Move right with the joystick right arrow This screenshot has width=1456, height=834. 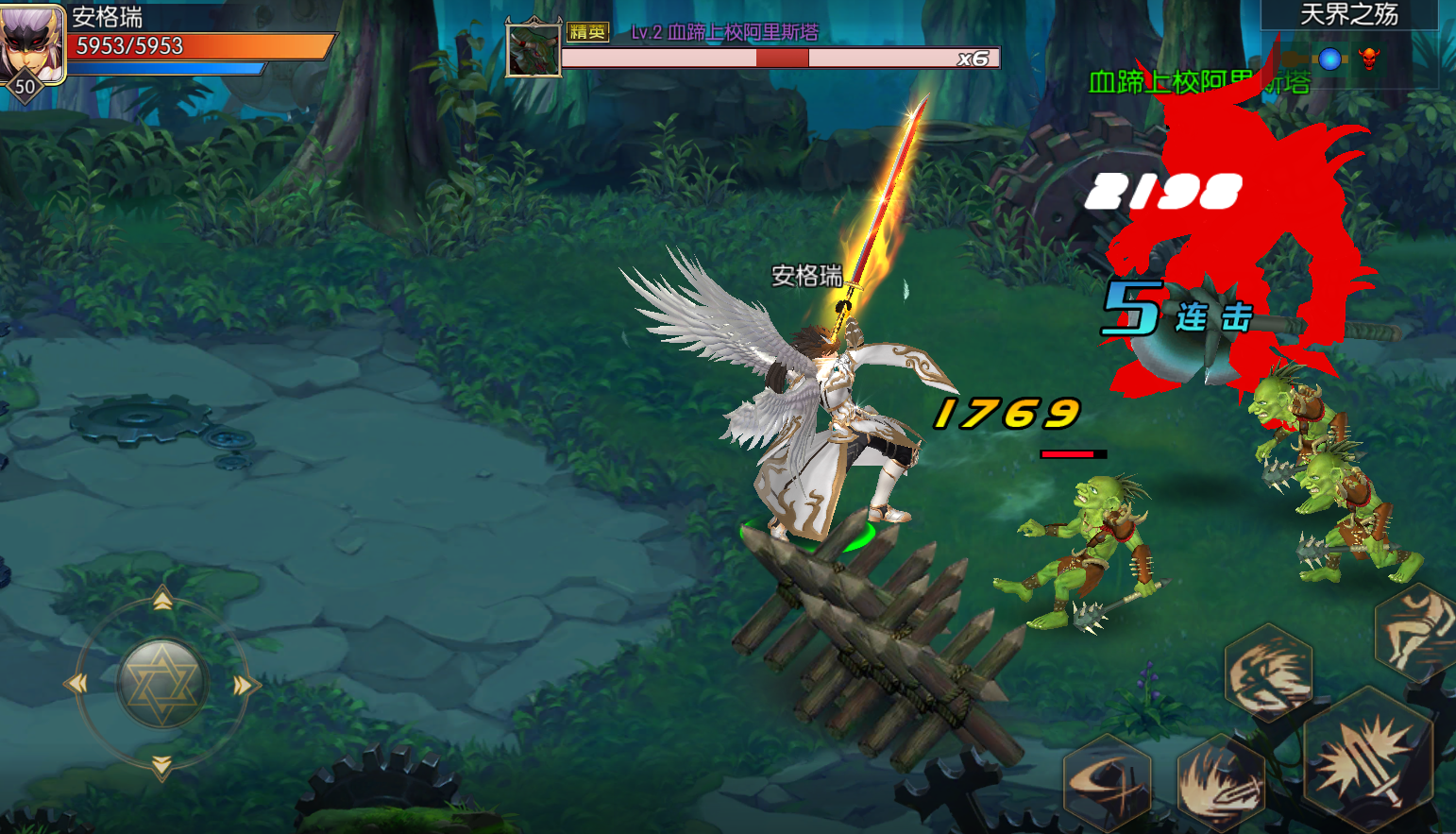(244, 685)
